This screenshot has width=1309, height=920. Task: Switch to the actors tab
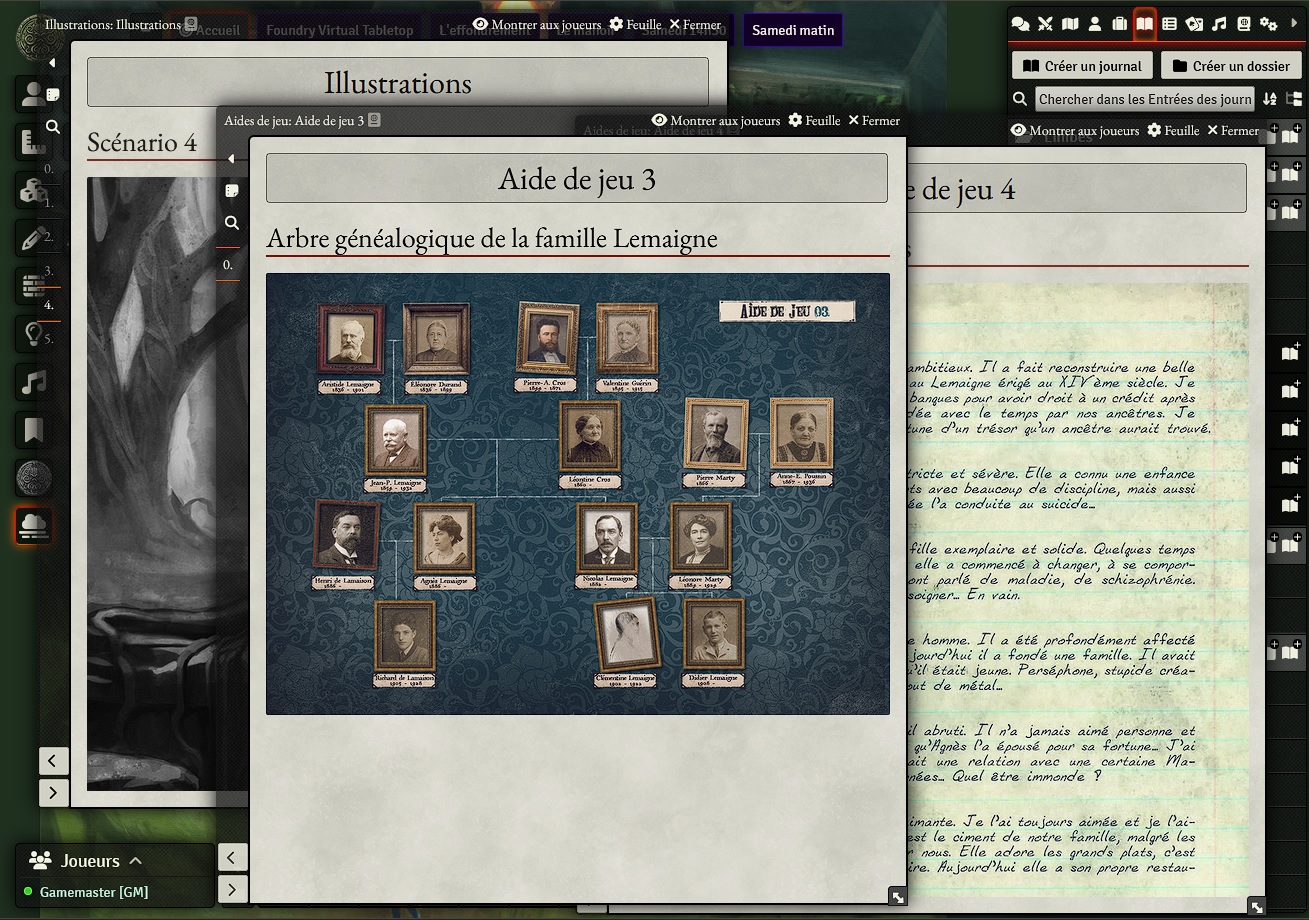click(x=1095, y=24)
